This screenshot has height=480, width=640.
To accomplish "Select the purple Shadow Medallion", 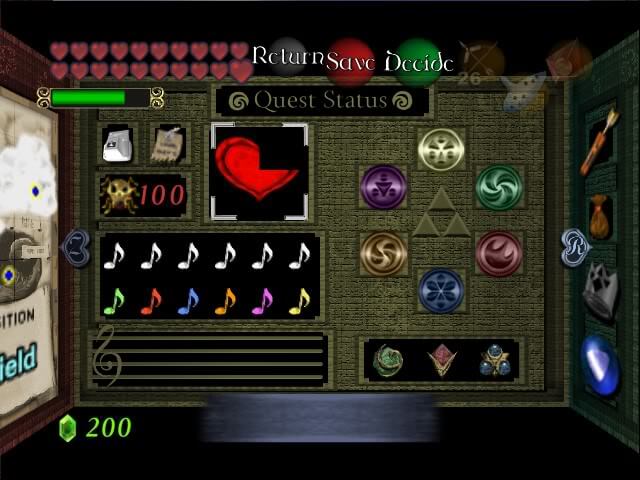I will [383, 186].
